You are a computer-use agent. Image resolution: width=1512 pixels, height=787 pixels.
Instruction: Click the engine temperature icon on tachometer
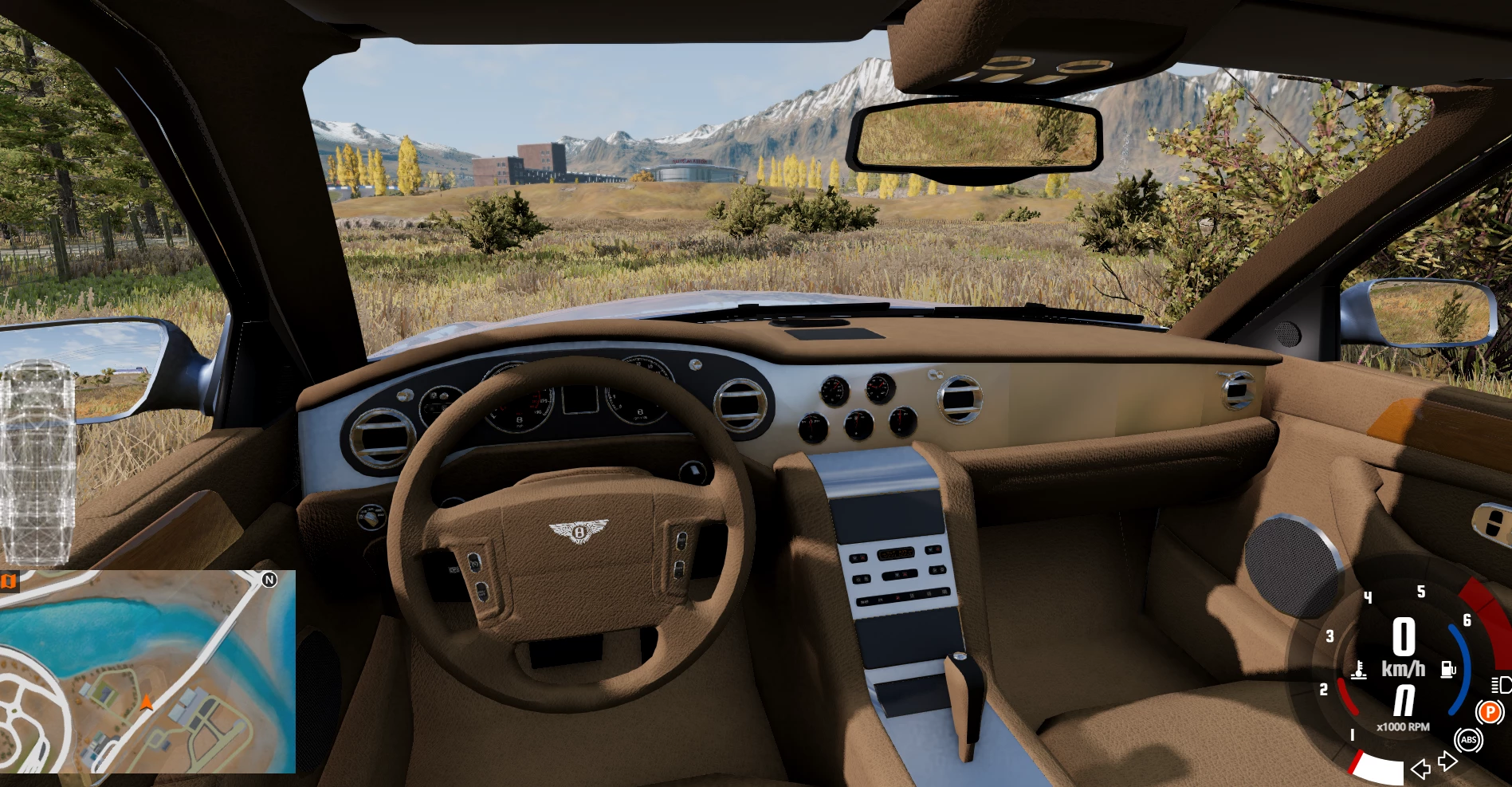pos(1359,670)
